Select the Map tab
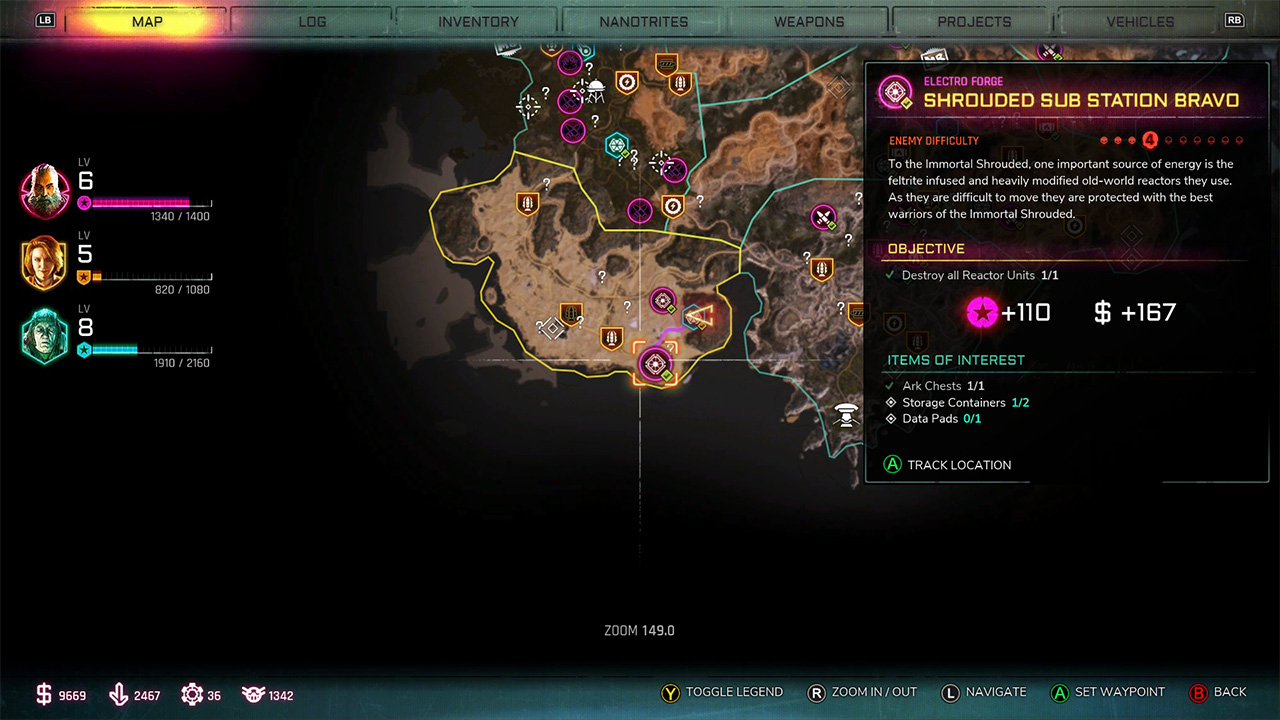Image resolution: width=1280 pixels, height=720 pixels. (147, 21)
